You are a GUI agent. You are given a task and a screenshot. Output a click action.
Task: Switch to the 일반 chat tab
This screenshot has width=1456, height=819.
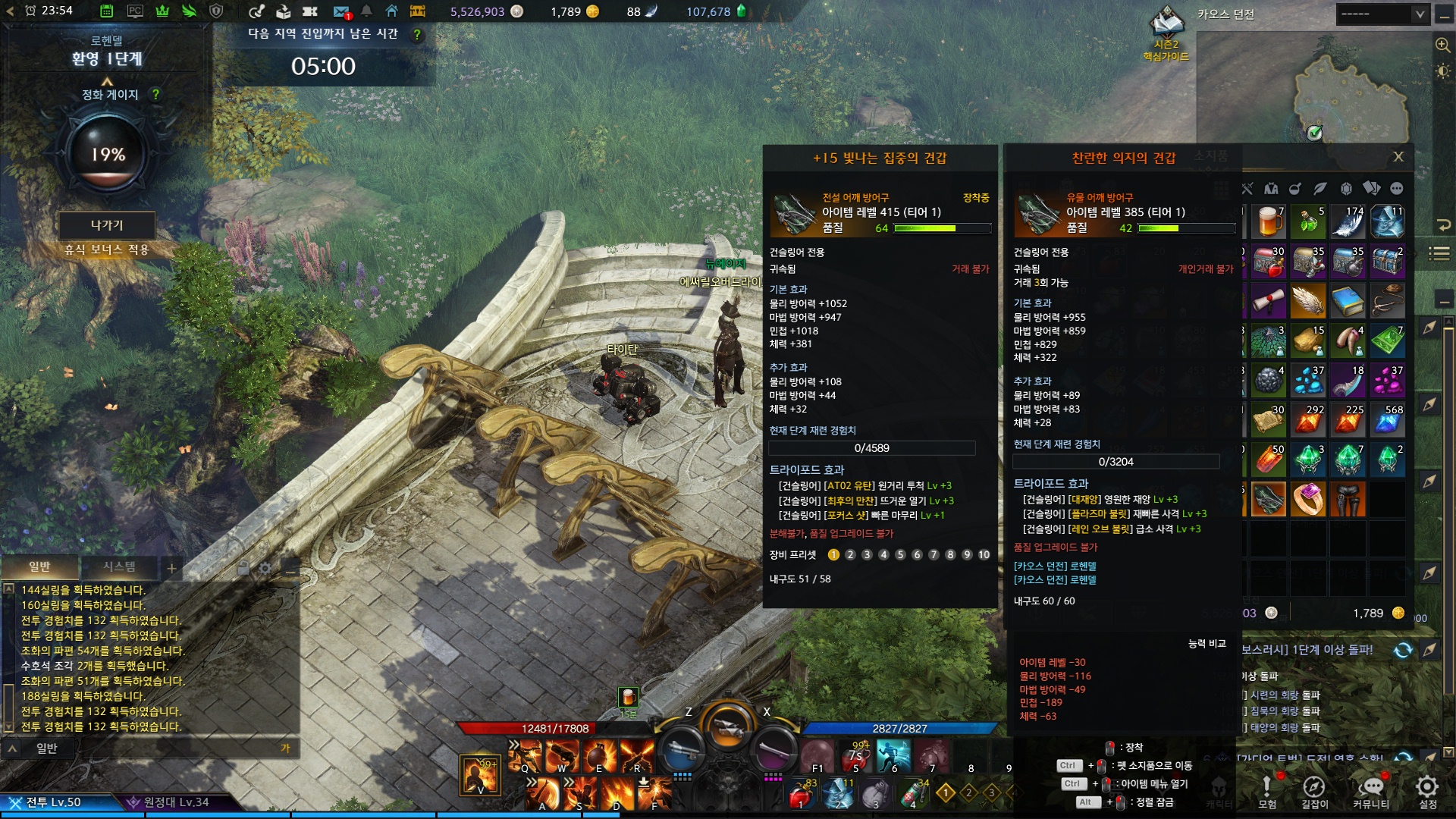coord(39,567)
